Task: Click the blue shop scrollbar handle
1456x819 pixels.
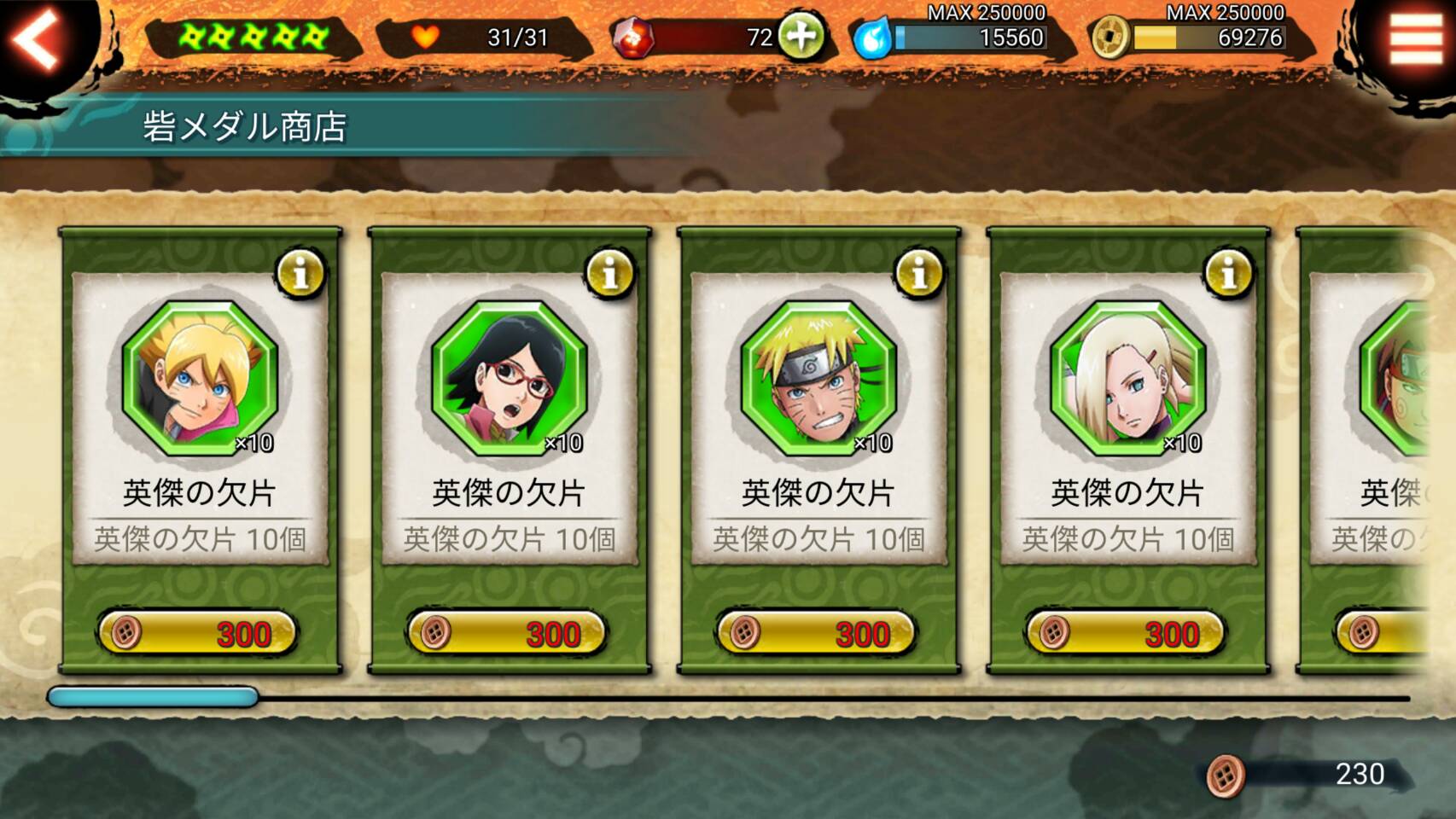Action: [154, 697]
